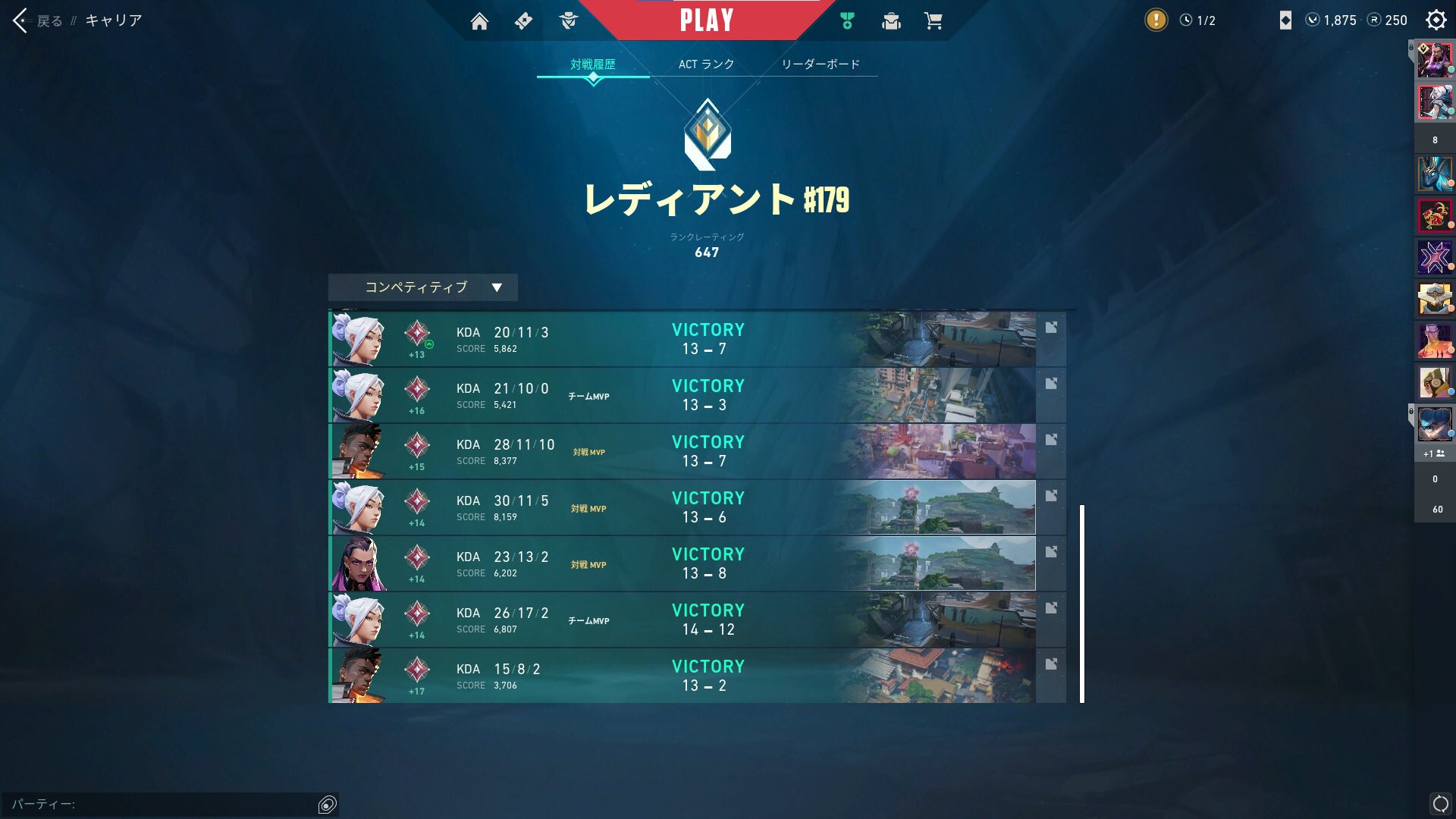Viewport: 1456px width, 819px height.
Task: Open match details icon on the 13–2 victory
Action: (1051, 663)
